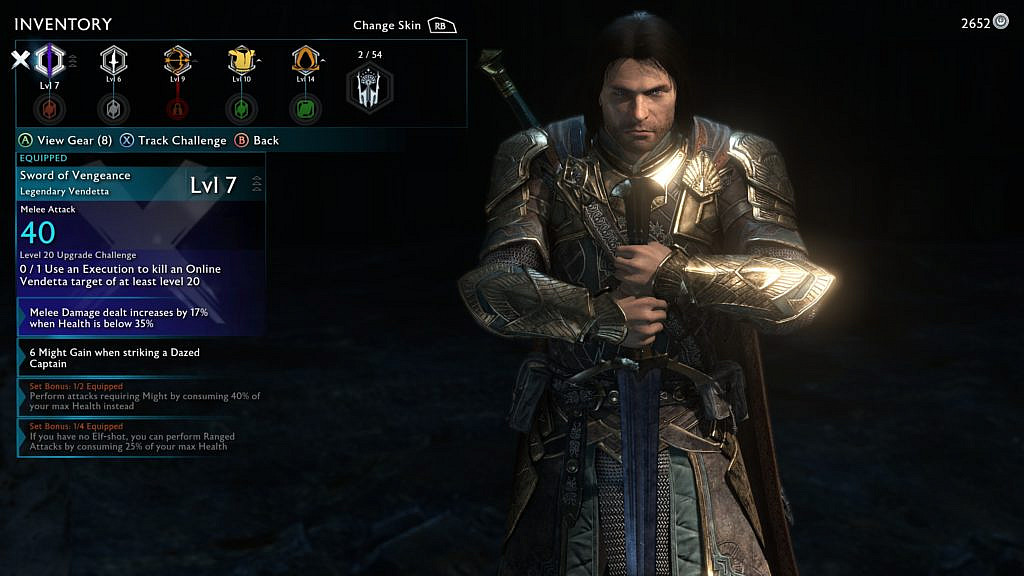
Task: Open the Lvl 10 armor gear slot
Action: (x=241, y=61)
